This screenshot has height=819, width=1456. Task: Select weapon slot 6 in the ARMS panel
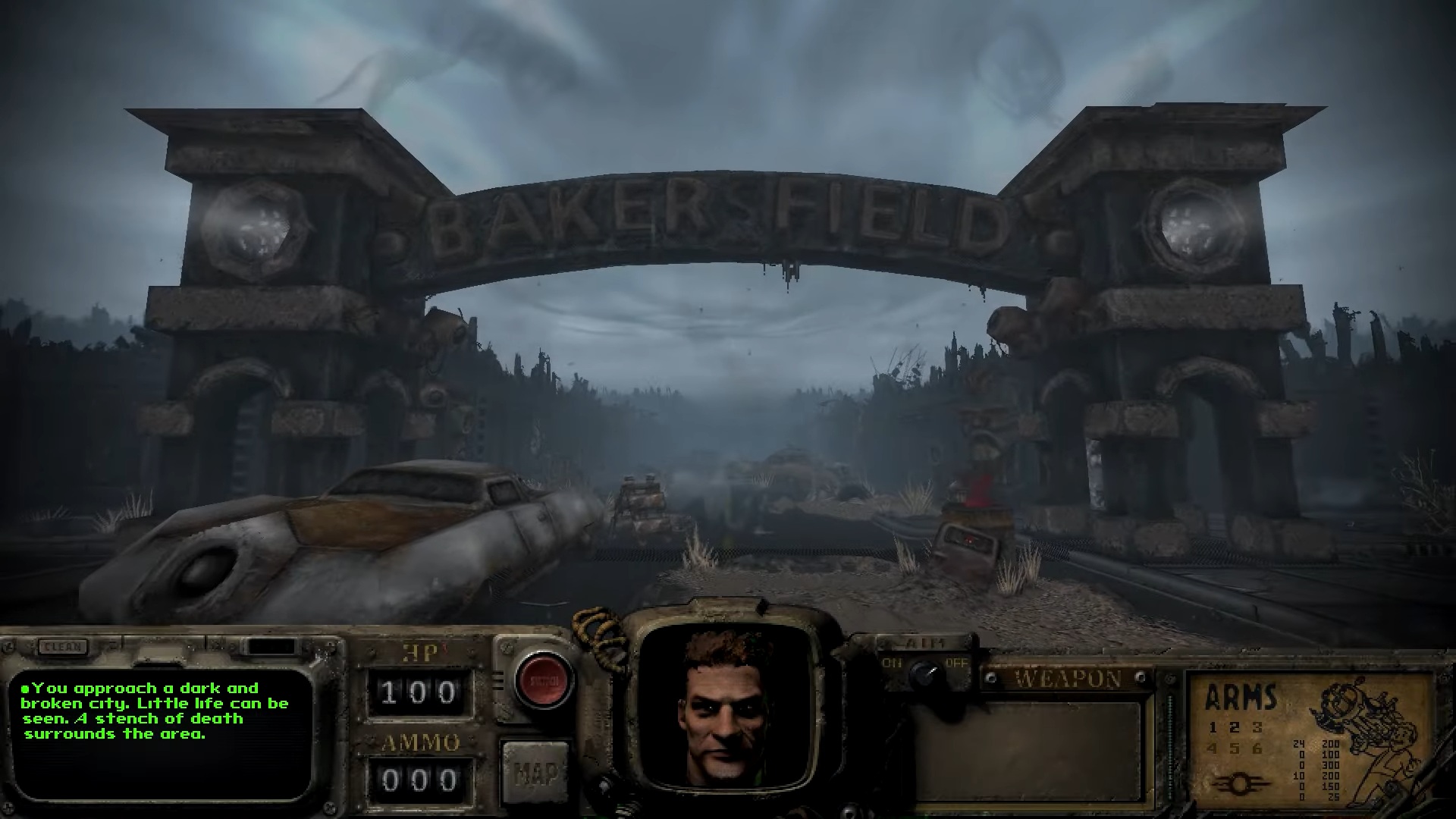pyautogui.click(x=1257, y=747)
